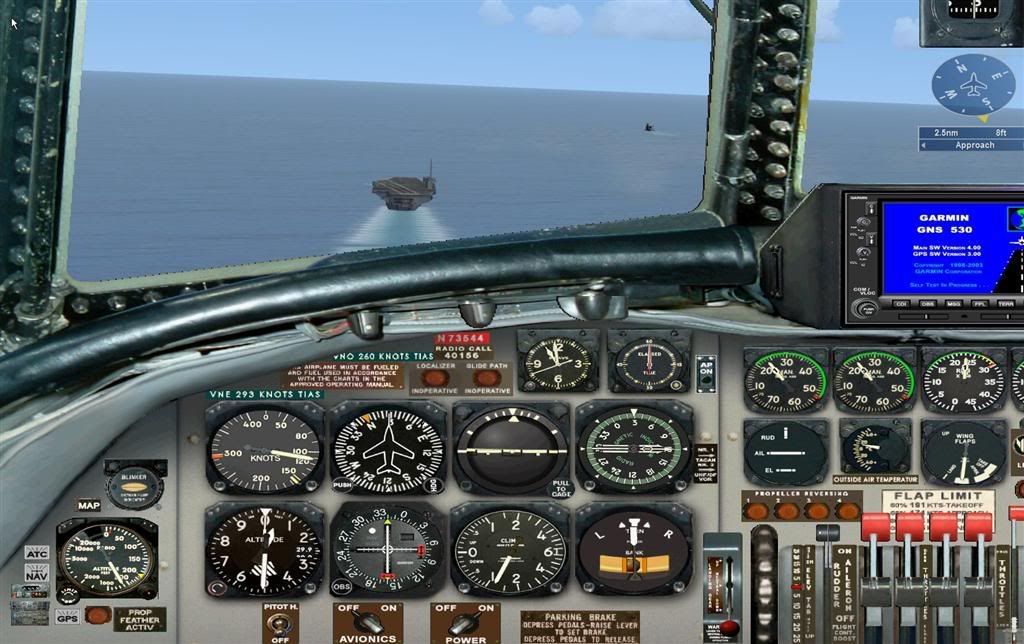
Task: Select the OBS button on the Garmin unit
Action: pos(927,303)
